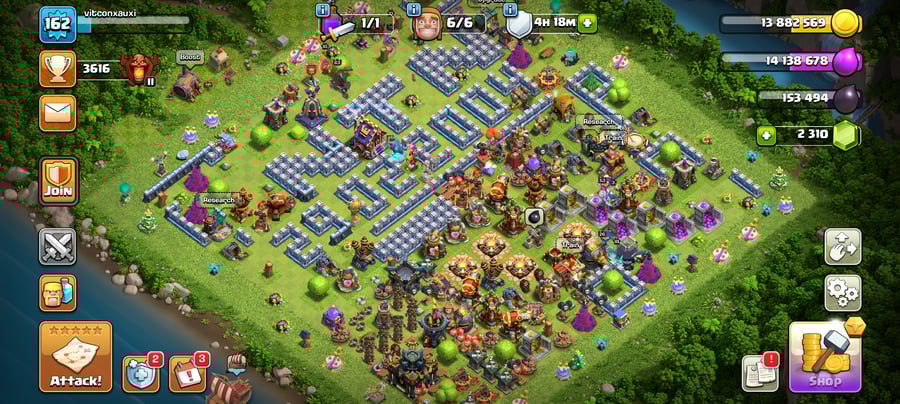Open the village layout editor hand icon
The height and width of the screenshot is (404, 900).
coord(842,247)
